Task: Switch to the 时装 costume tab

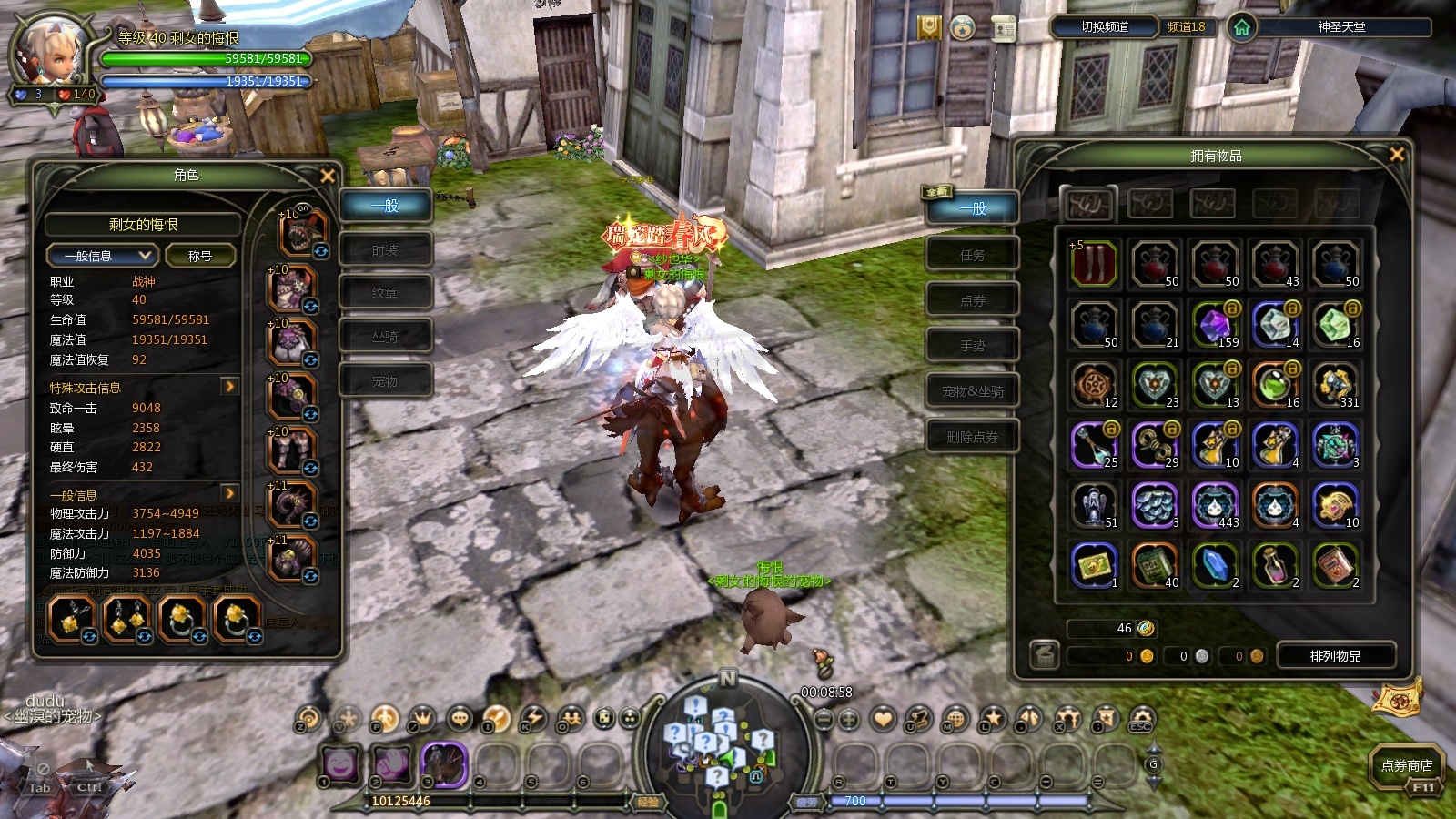Action: tap(385, 250)
